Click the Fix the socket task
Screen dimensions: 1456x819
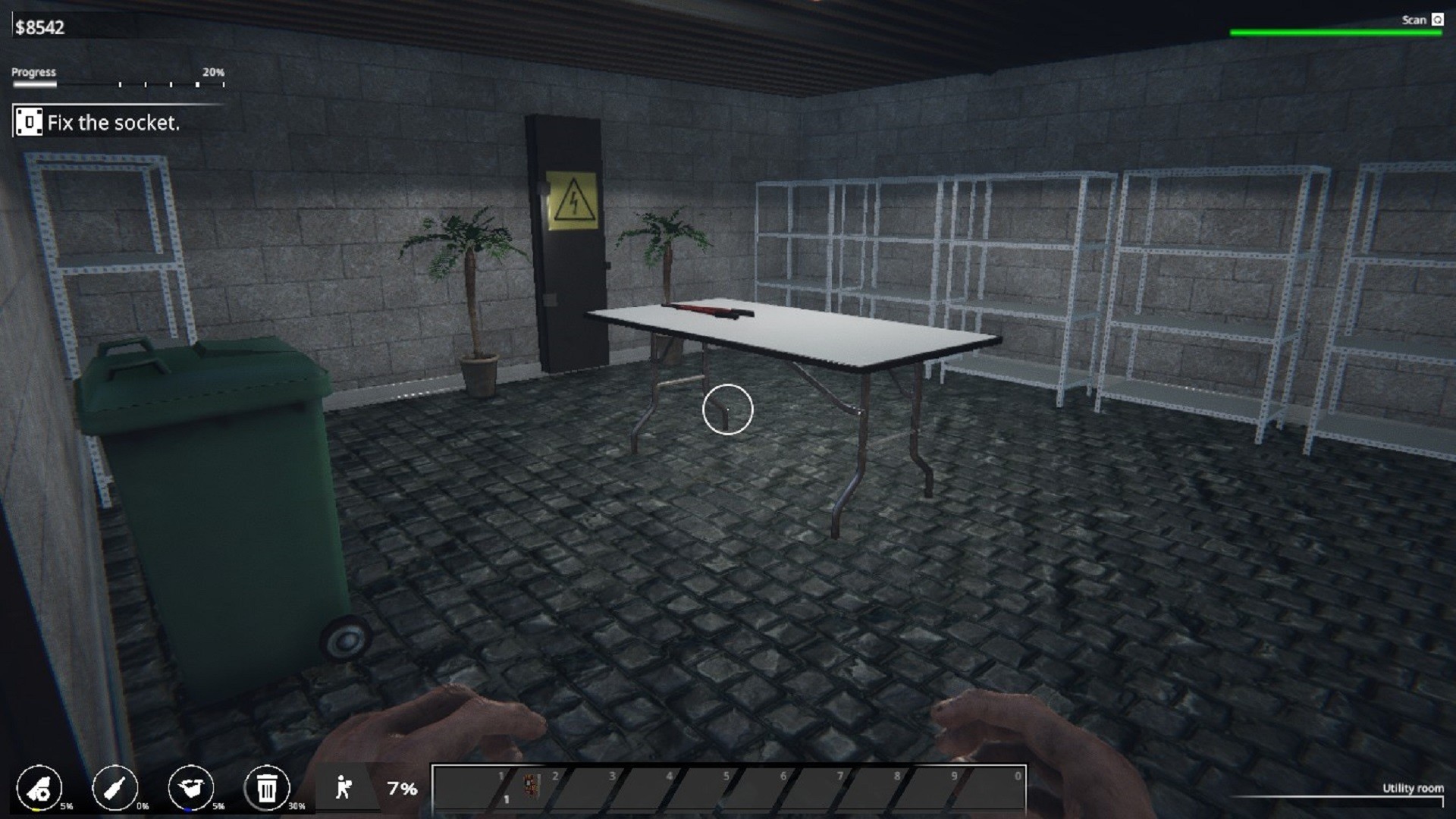click(x=114, y=122)
